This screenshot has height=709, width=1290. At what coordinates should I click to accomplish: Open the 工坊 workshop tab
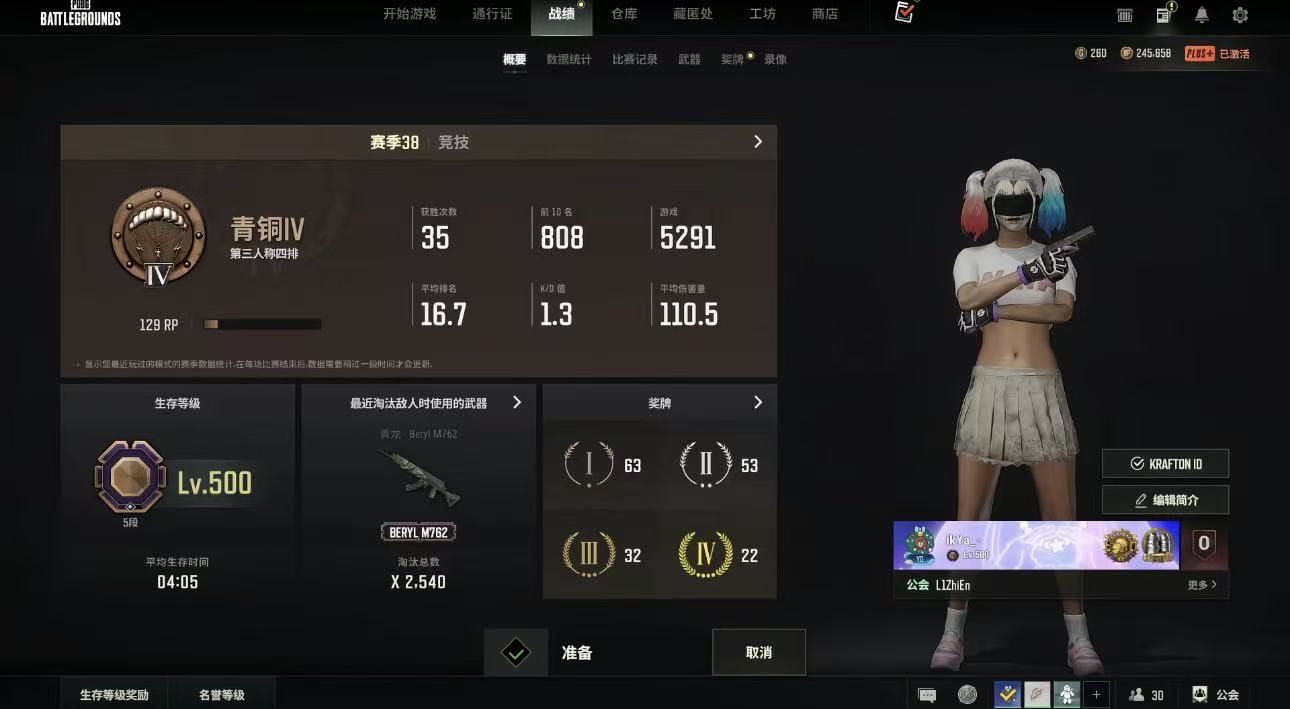pyautogui.click(x=762, y=14)
